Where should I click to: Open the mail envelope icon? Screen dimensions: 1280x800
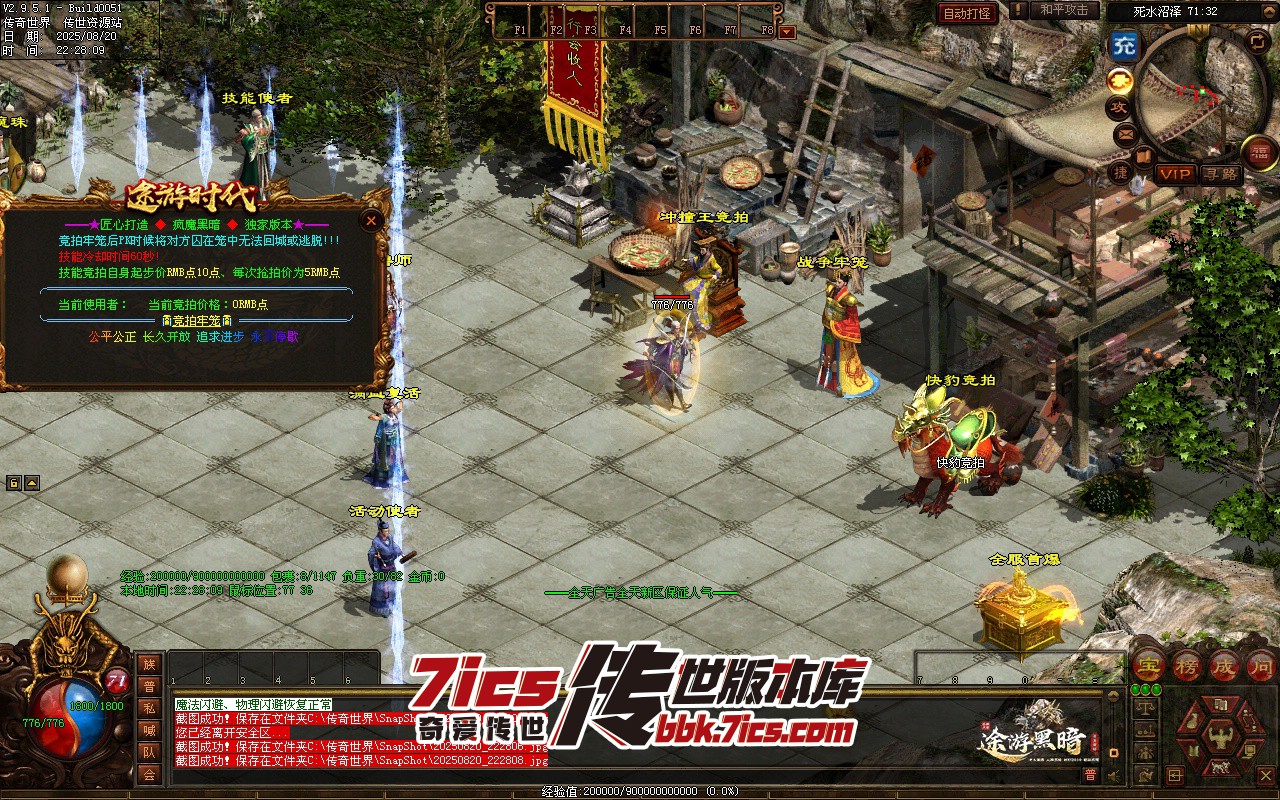1126,132
